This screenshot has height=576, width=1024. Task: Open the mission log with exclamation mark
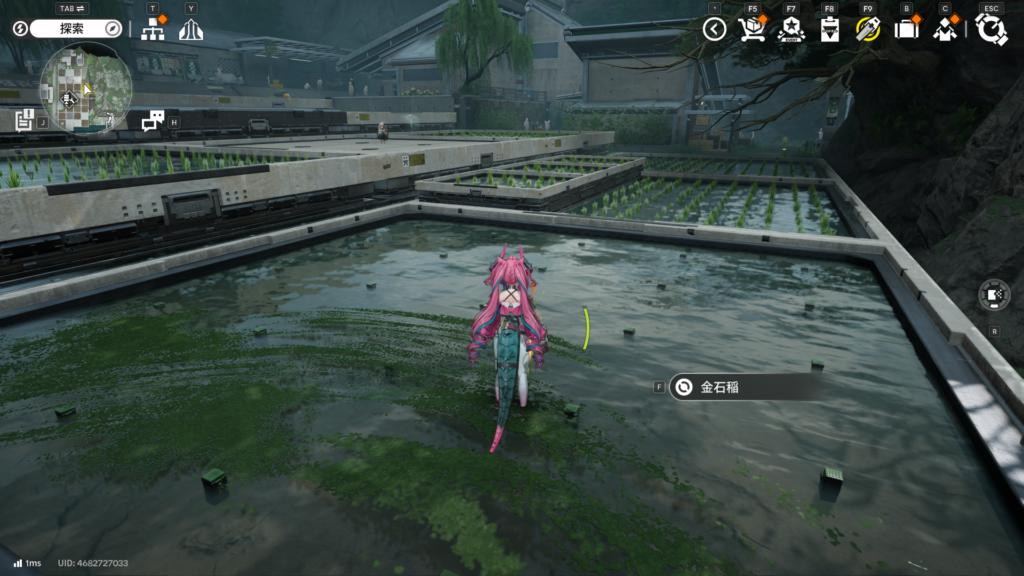click(x=24, y=121)
